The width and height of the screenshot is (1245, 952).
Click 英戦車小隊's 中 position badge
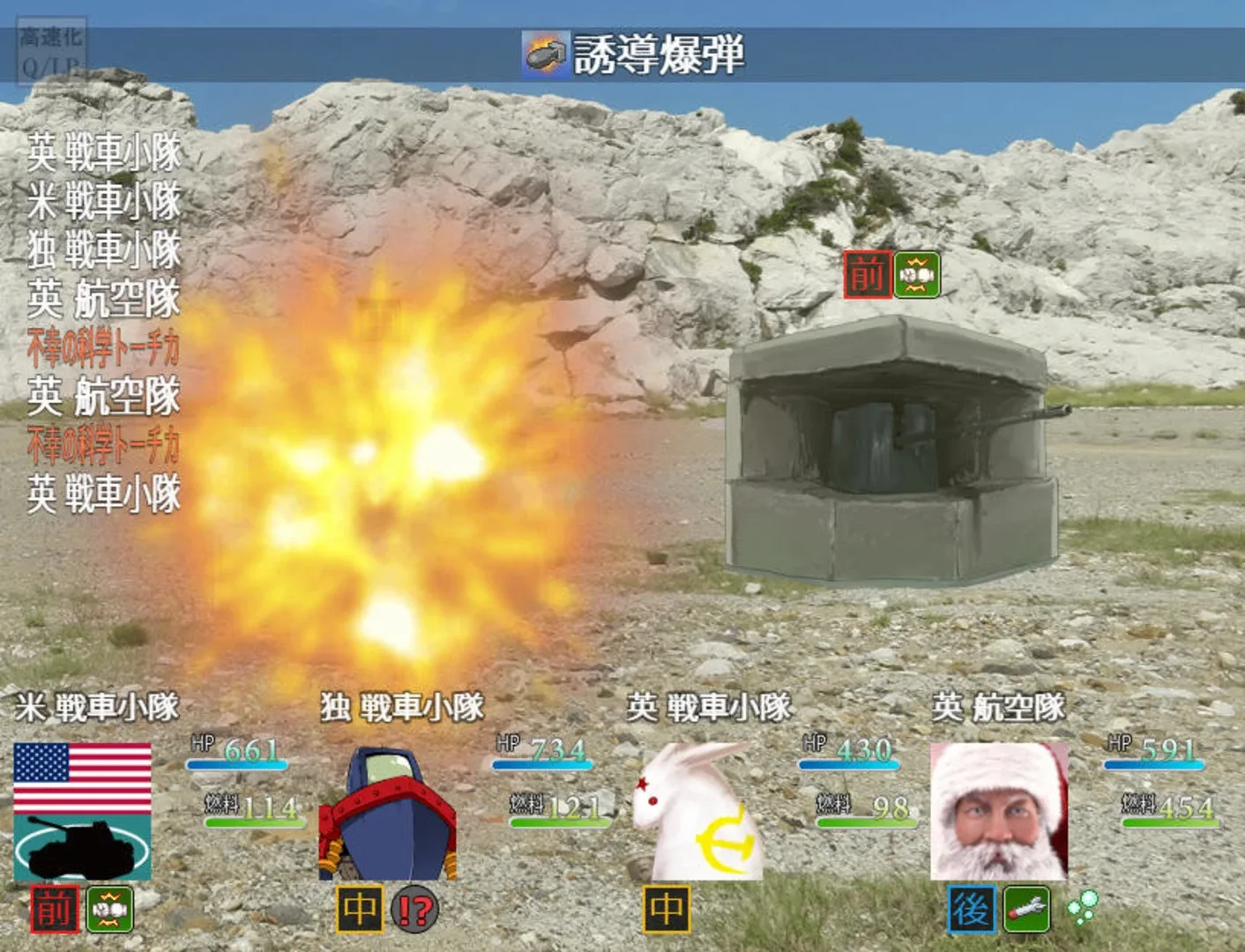coord(667,908)
